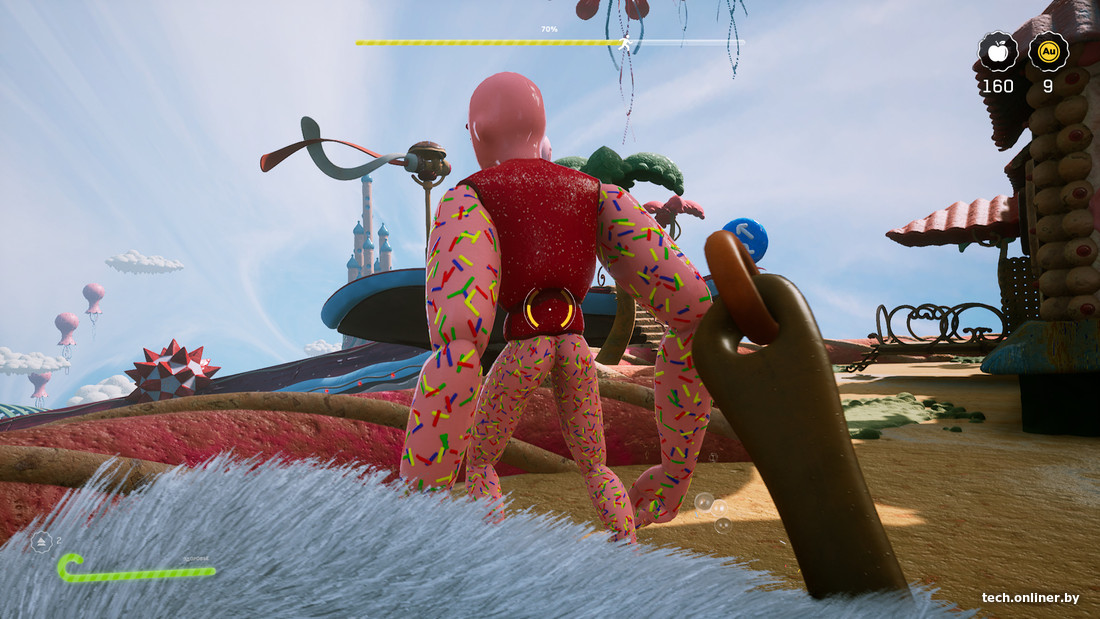Click the apple currency icon
The image size is (1100, 619).
[x=997, y=51]
